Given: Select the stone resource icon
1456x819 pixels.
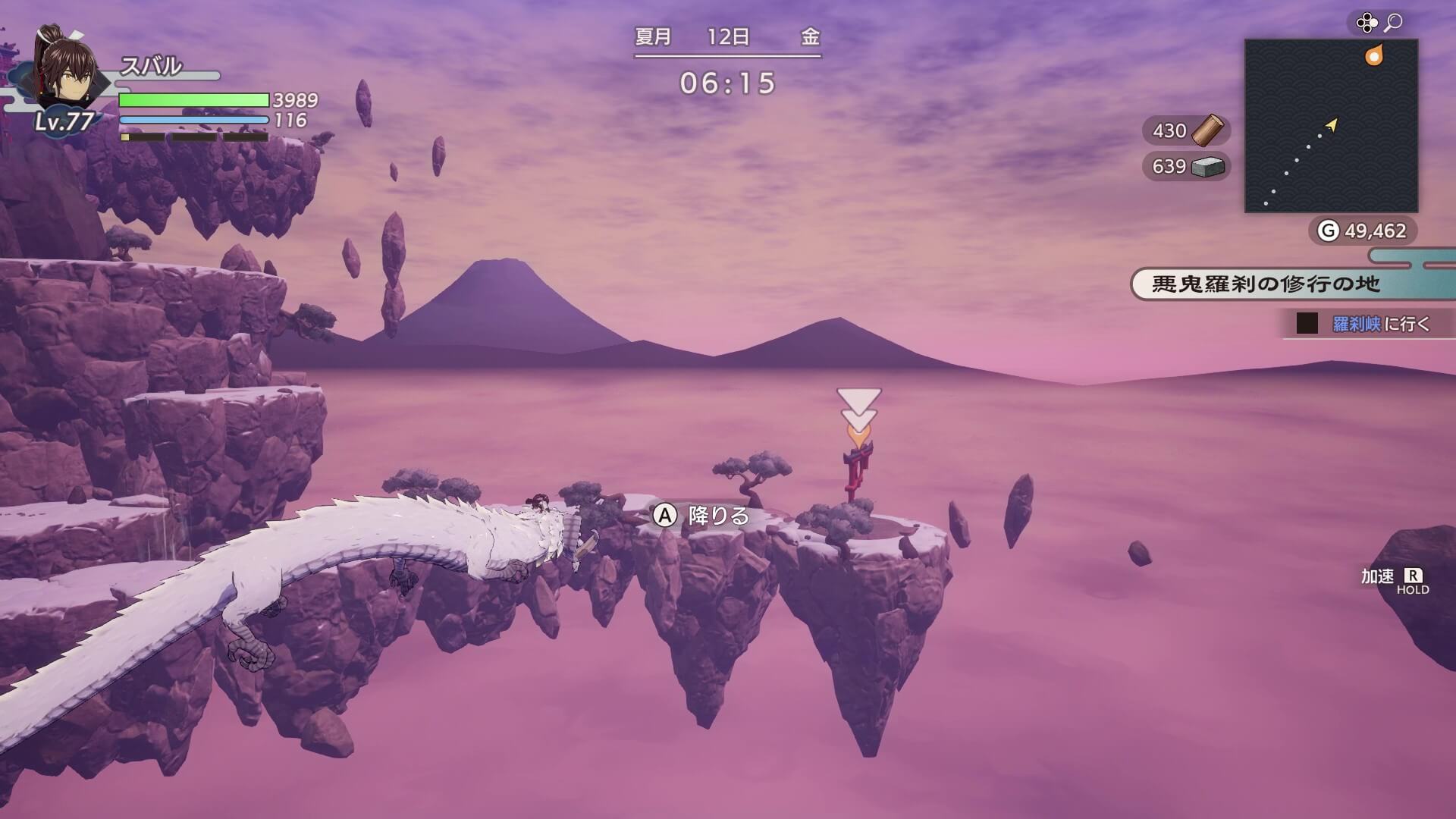Looking at the screenshot, I should tap(1207, 167).
